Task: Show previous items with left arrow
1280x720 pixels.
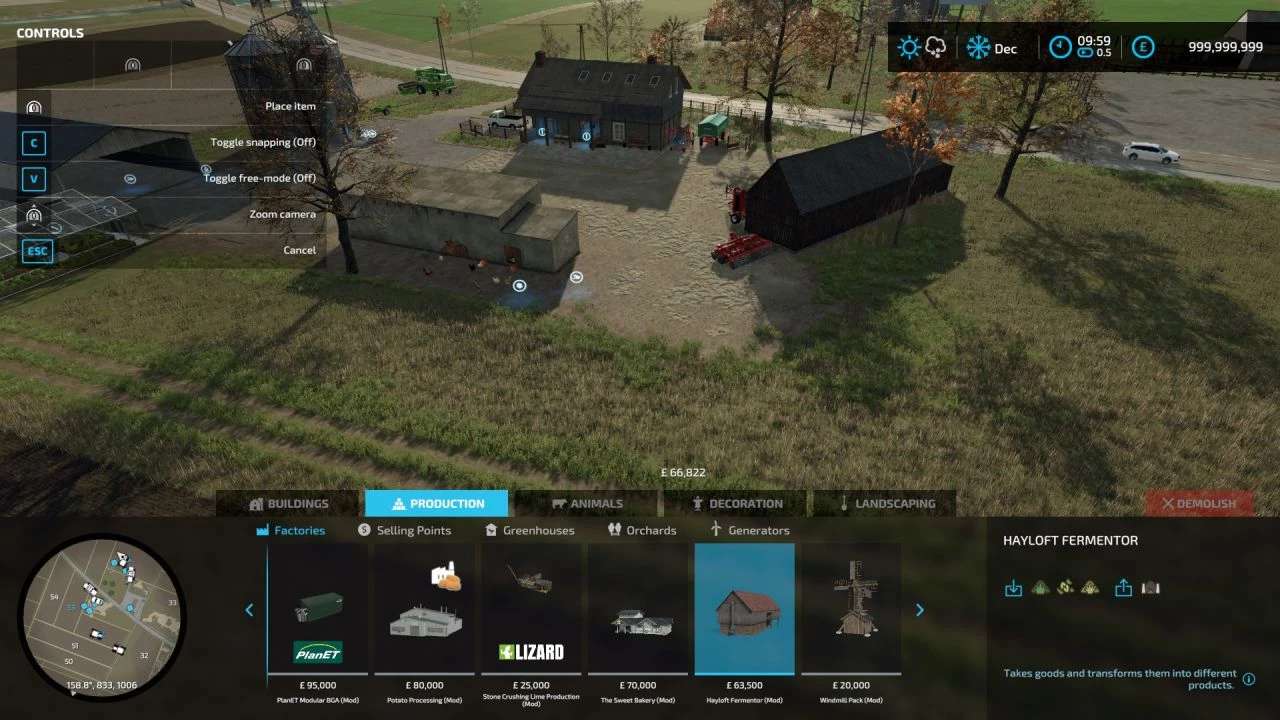Action: click(249, 610)
